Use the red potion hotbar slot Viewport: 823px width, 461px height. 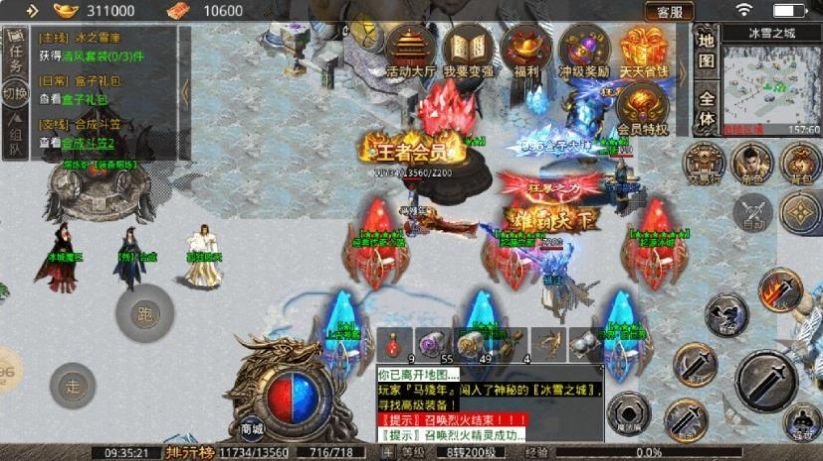395,343
